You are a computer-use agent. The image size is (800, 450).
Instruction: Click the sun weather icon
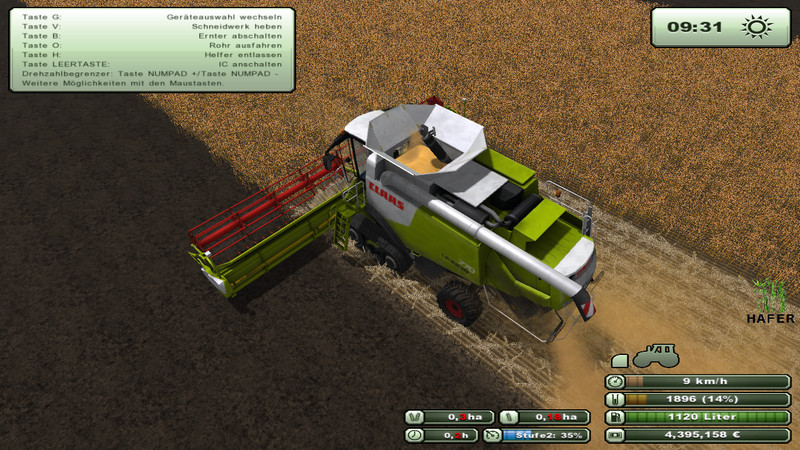[x=756, y=27]
